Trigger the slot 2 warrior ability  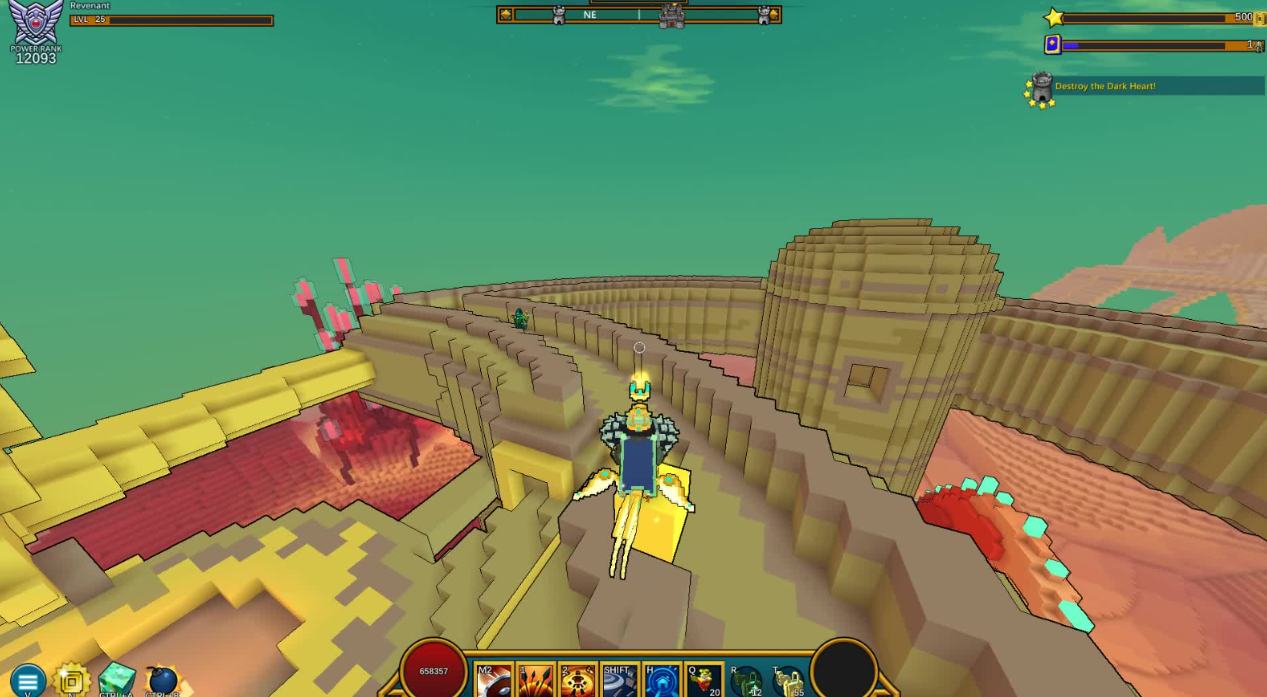tap(578, 681)
